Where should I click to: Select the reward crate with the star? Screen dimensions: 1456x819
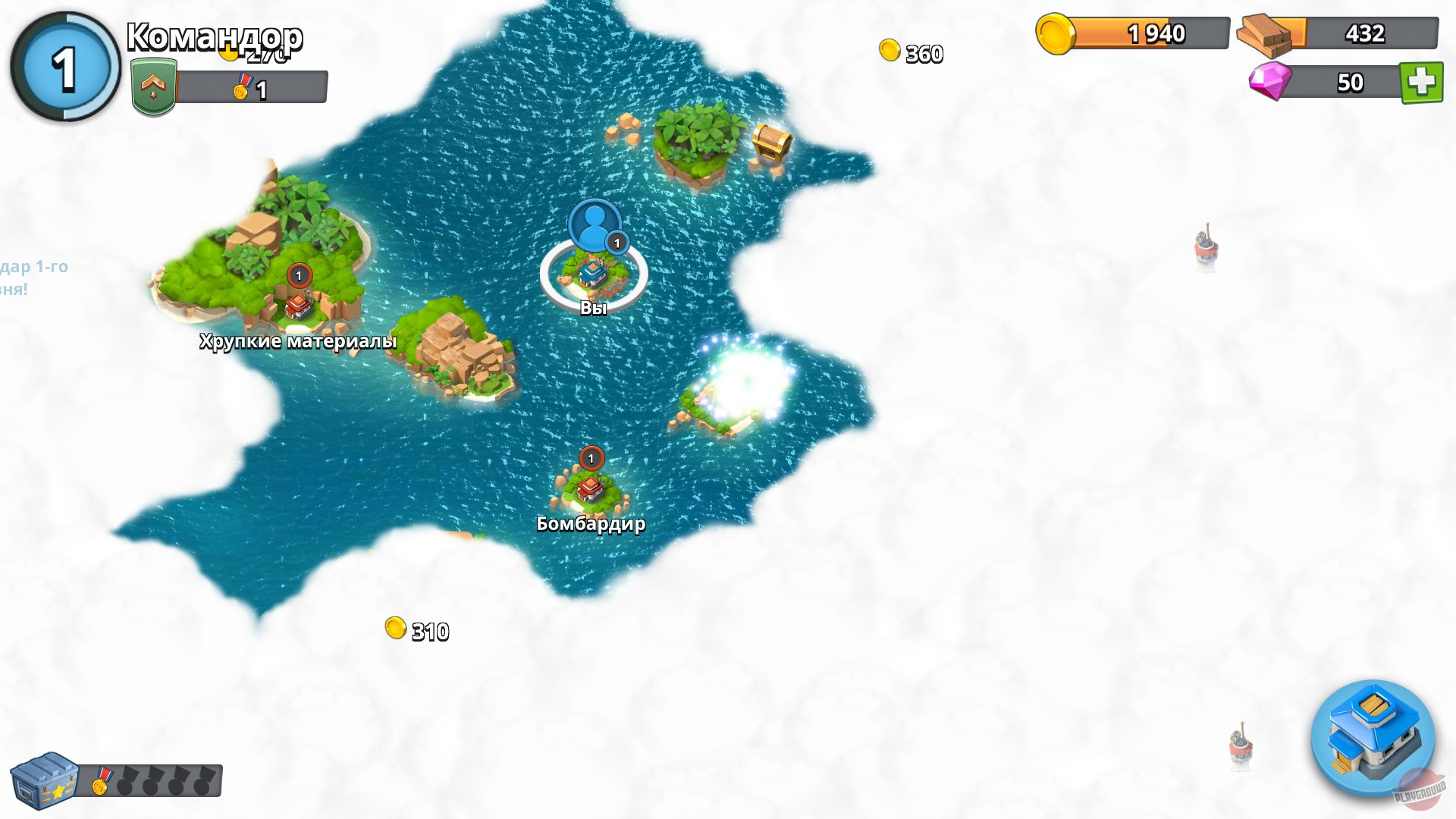pos(45,777)
